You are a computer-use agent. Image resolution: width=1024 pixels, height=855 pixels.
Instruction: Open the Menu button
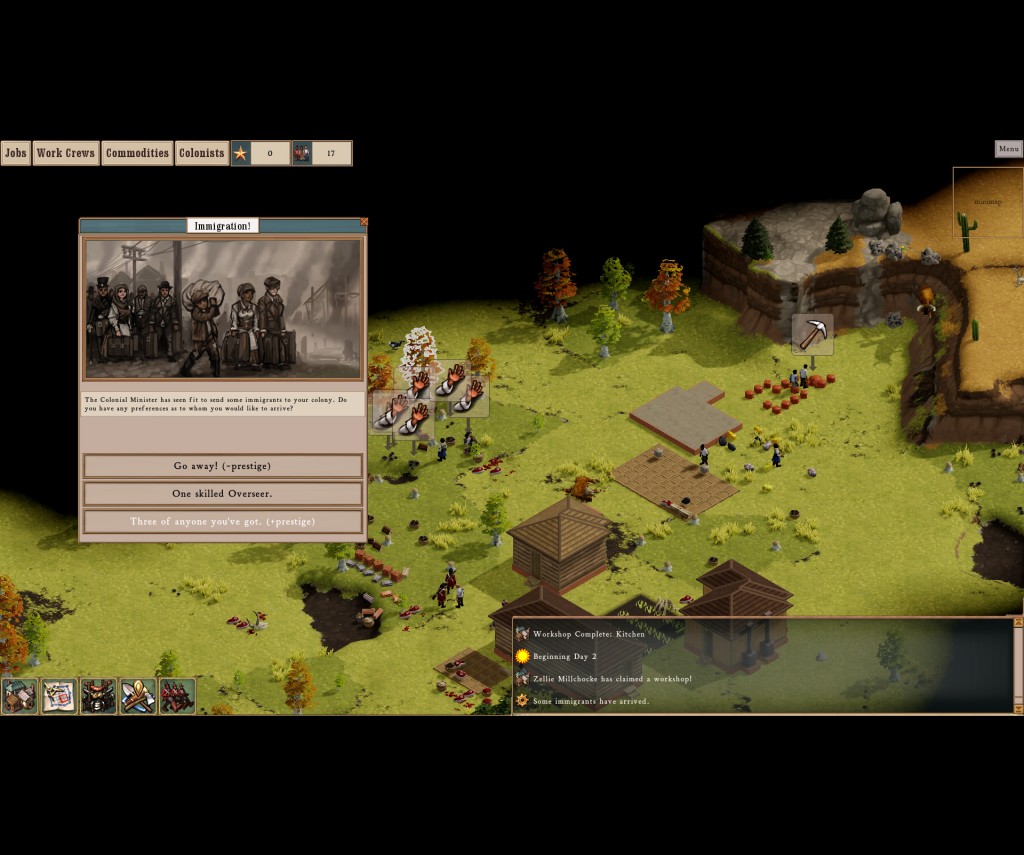click(1008, 149)
